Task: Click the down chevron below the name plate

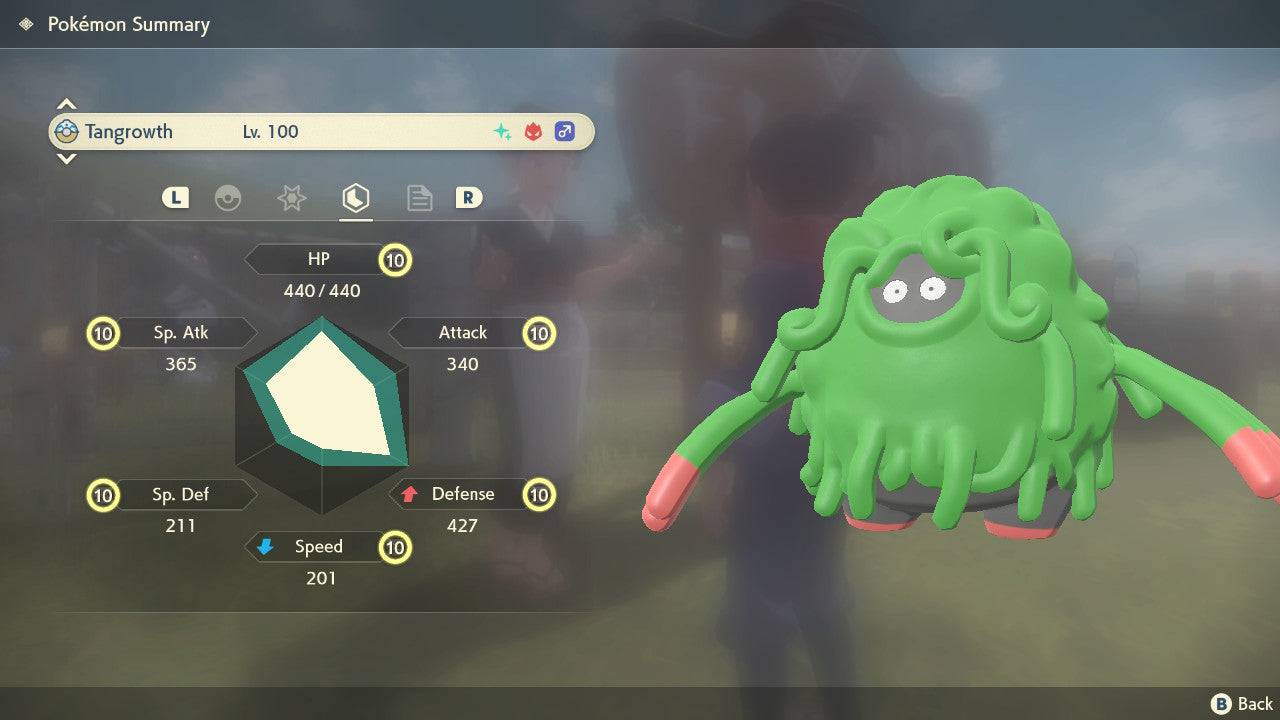Action: click(x=66, y=158)
